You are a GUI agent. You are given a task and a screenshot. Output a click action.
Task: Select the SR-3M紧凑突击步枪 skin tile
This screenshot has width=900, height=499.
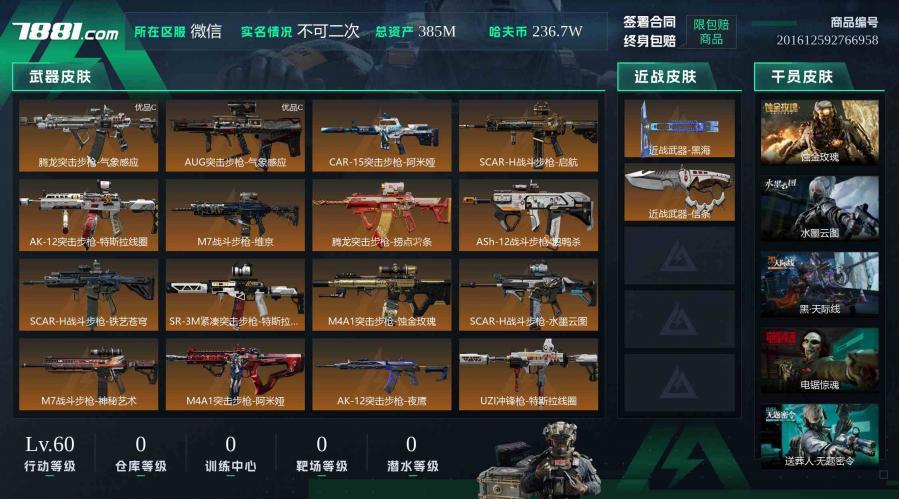click(235, 294)
